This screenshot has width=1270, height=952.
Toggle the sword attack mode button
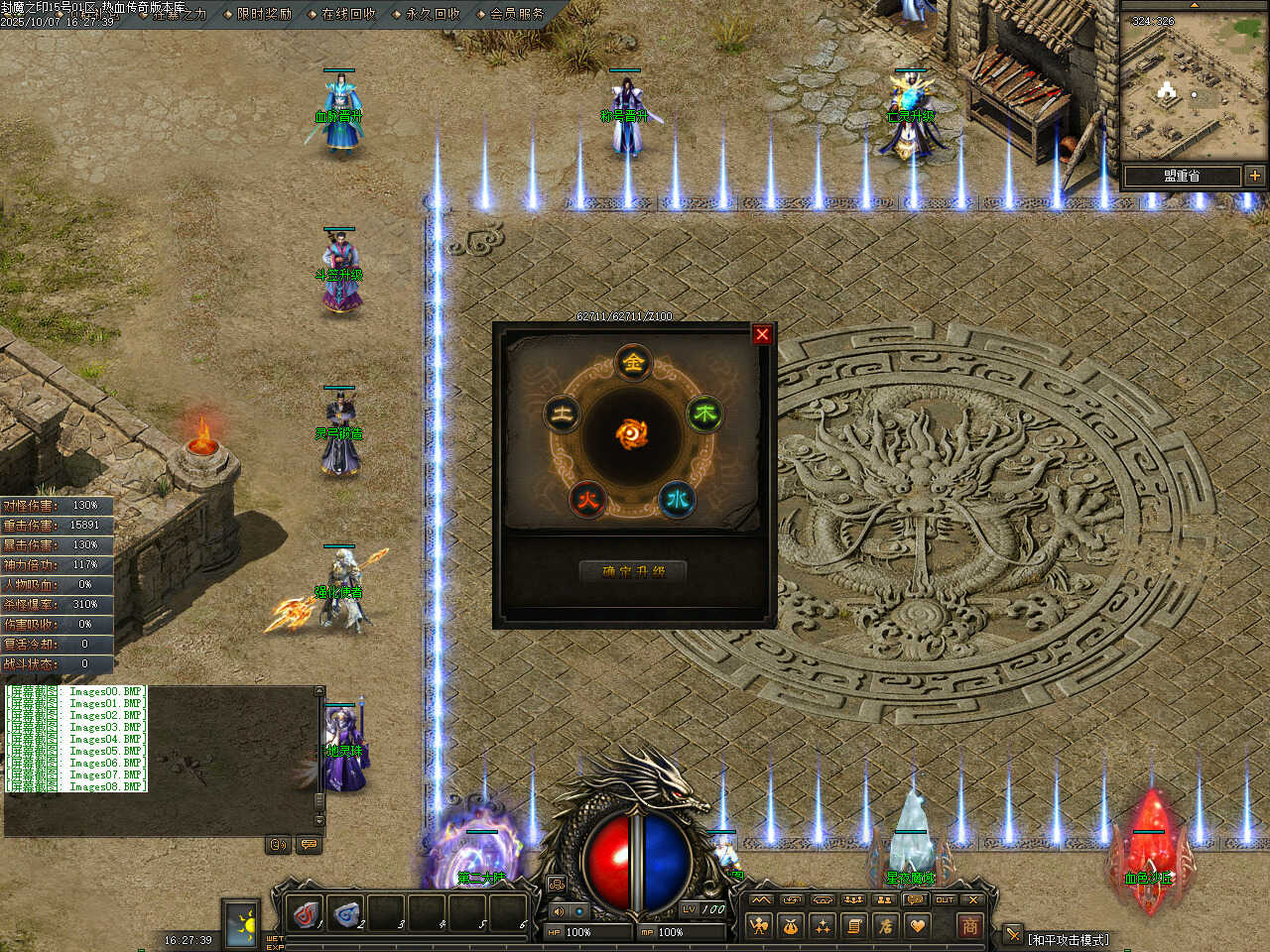(x=1012, y=934)
